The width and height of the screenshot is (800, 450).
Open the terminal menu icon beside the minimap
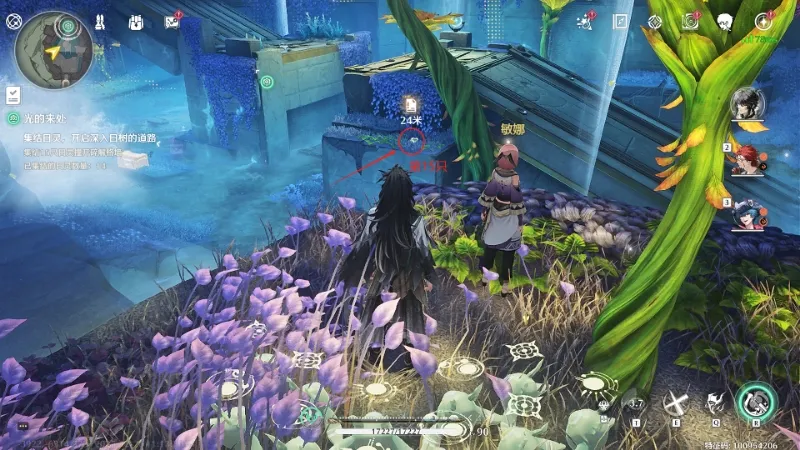tap(14, 21)
